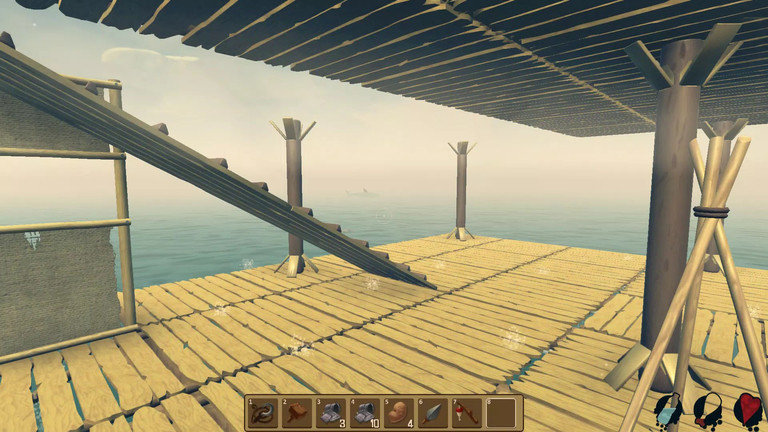Screen dimensions: 768x432
Task: Choose the cup stack of 10
Action: [x=365, y=413]
